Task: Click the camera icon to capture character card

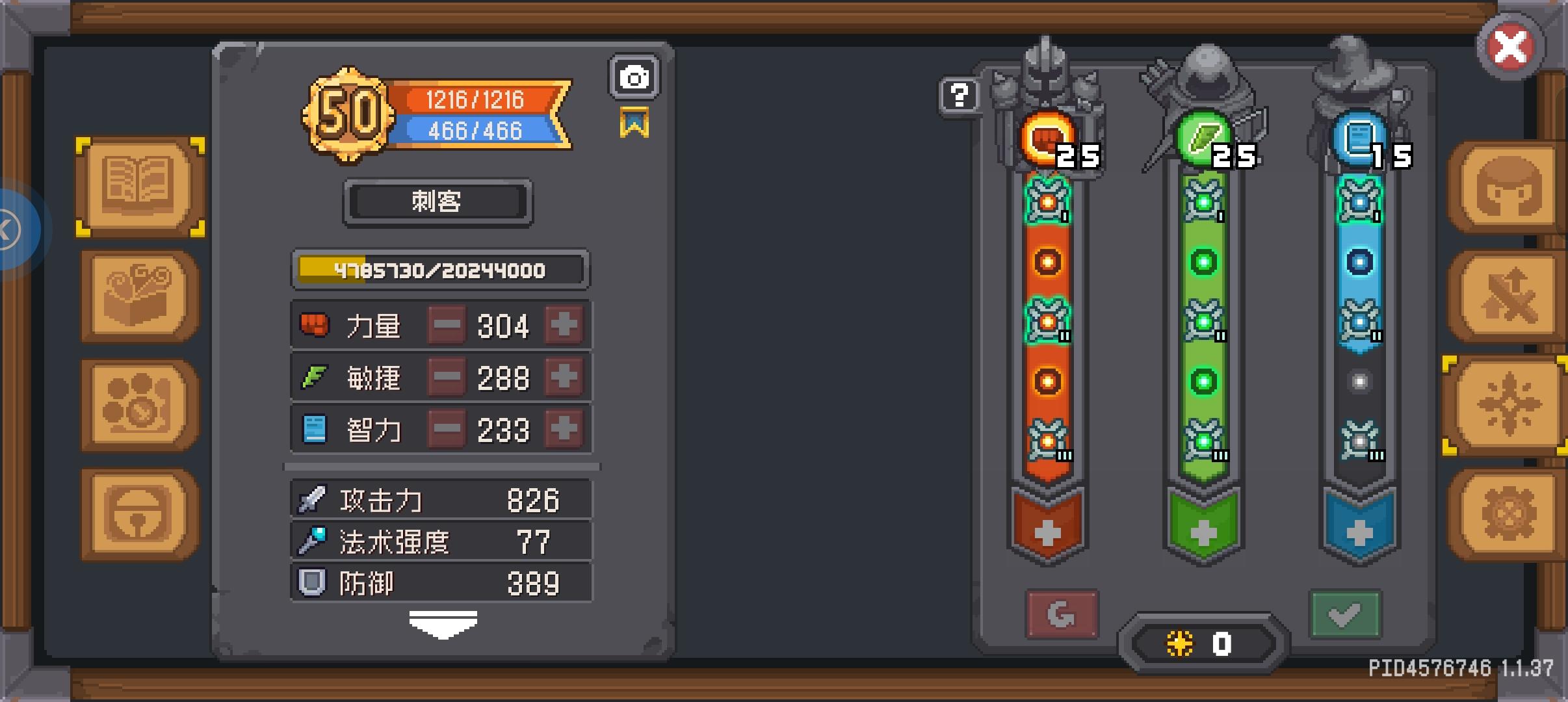Action: pyautogui.click(x=634, y=77)
